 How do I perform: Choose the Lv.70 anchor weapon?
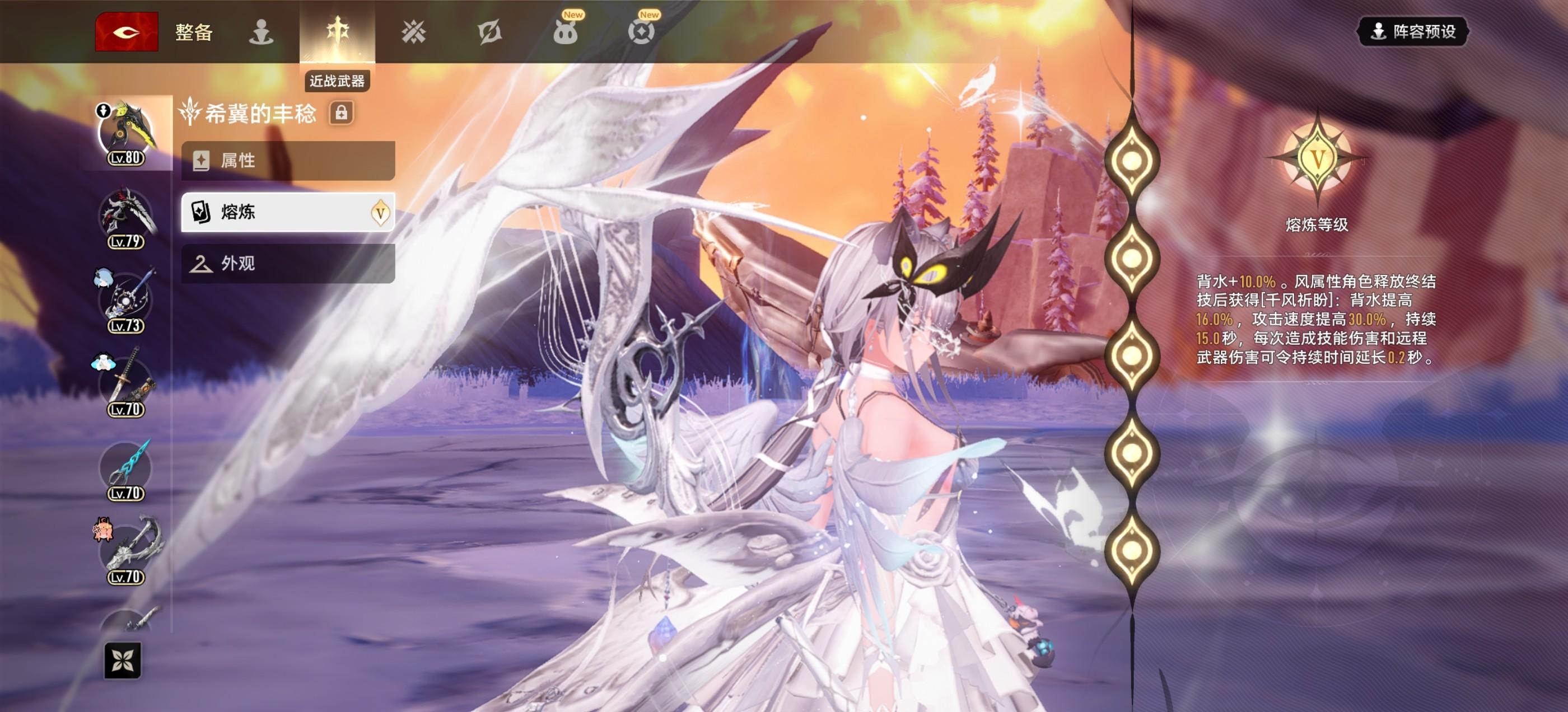(x=127, y=552)
